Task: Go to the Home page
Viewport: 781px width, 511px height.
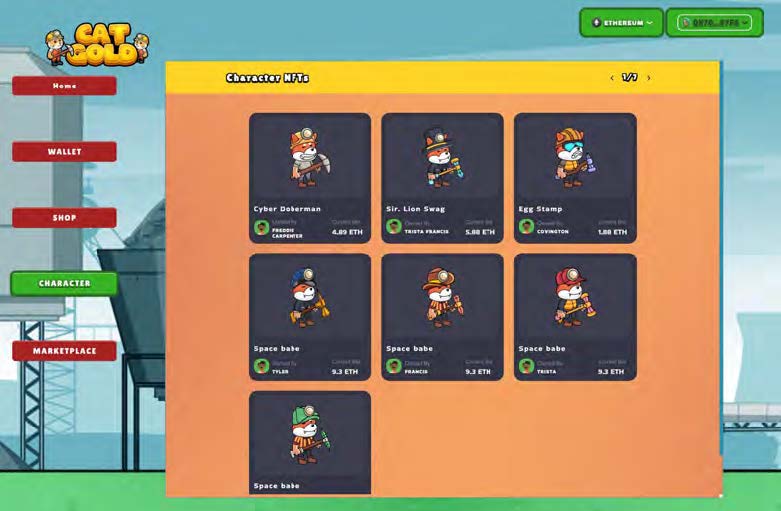Action: pyautogui.click(x=64, y=86)
